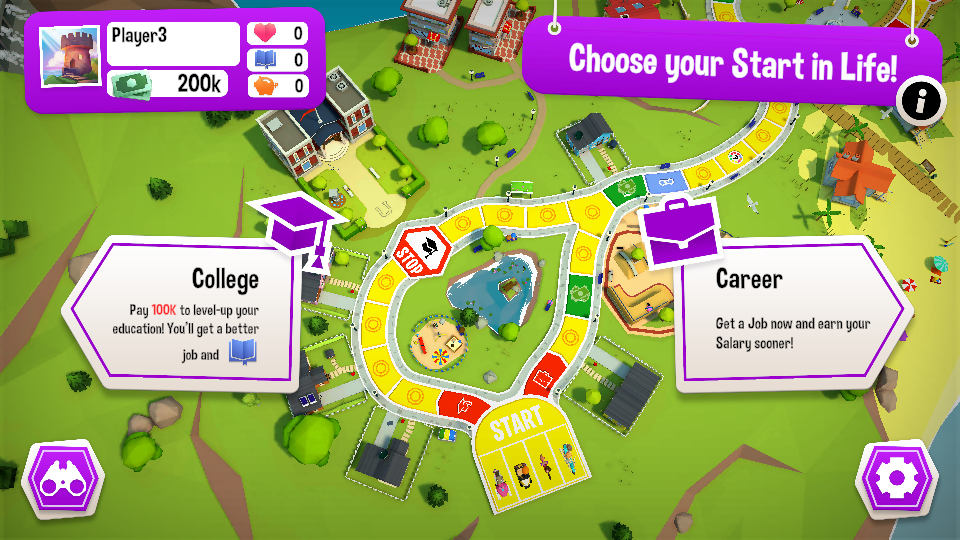Open settings with the gear button
Screen dimensions: 960x540
(x=895, y=478)
